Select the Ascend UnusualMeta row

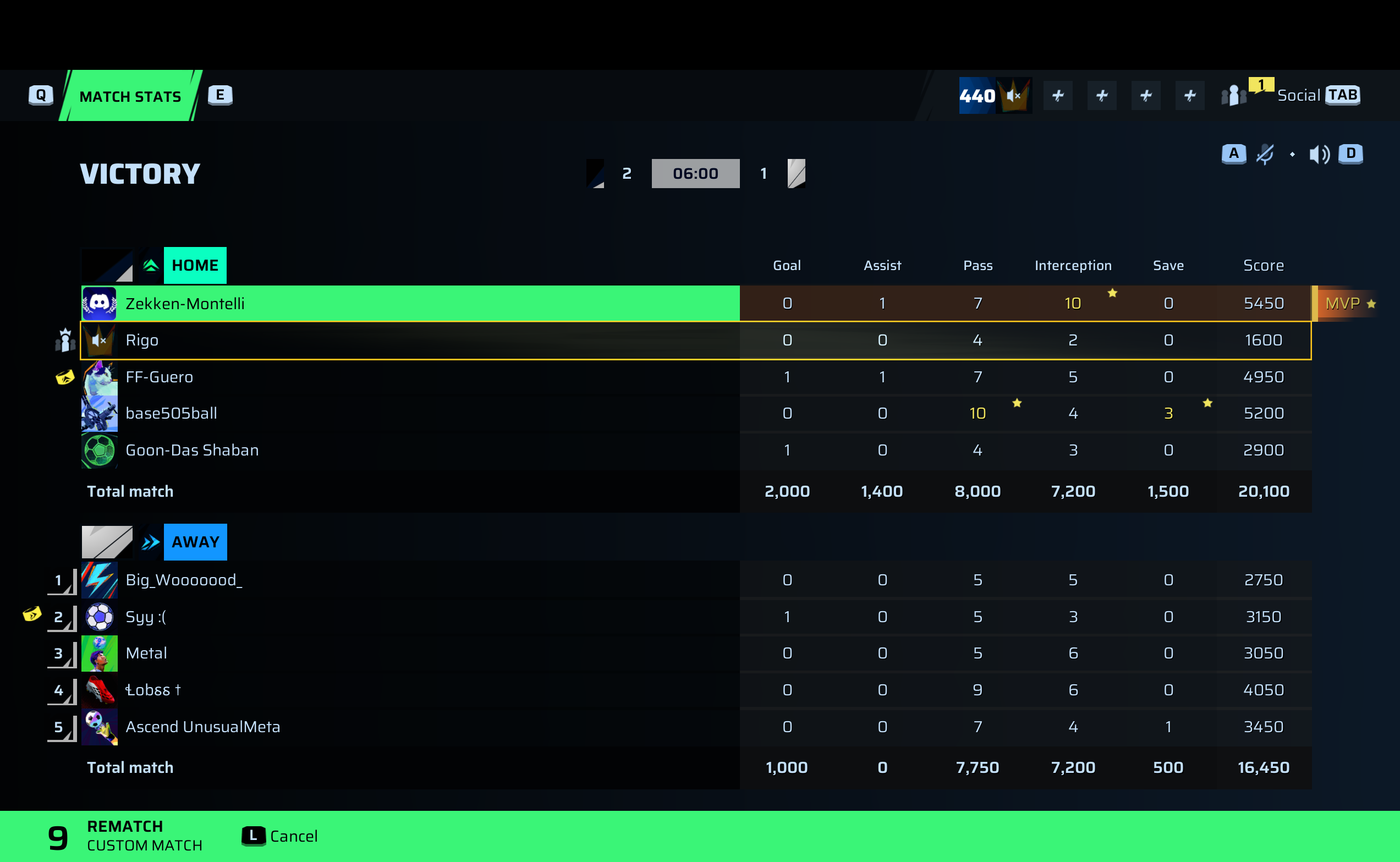point(410,726)
